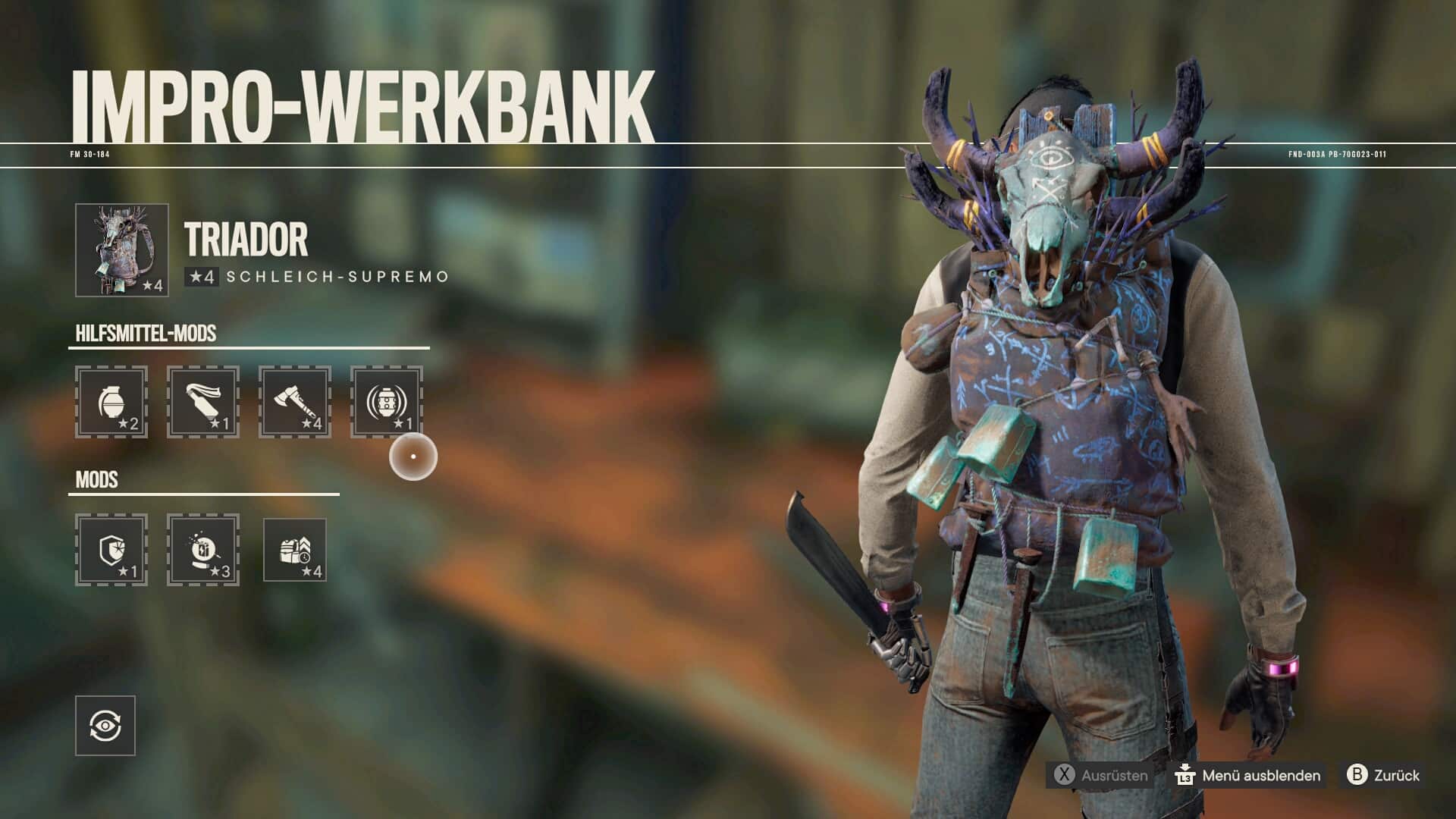Select the Triador supremo backpack thumbnail
This screenshot has height=819, width=1456.
pos(121,249)
